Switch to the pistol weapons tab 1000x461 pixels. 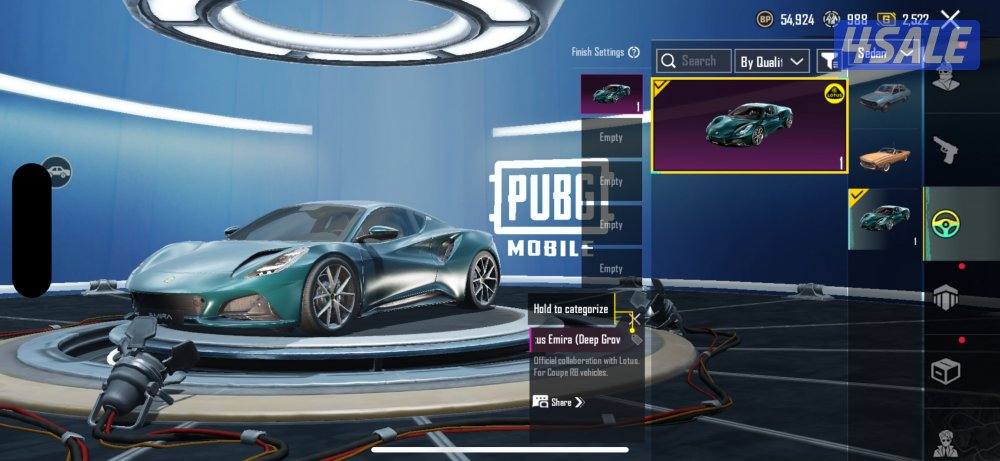coord(945,152)
